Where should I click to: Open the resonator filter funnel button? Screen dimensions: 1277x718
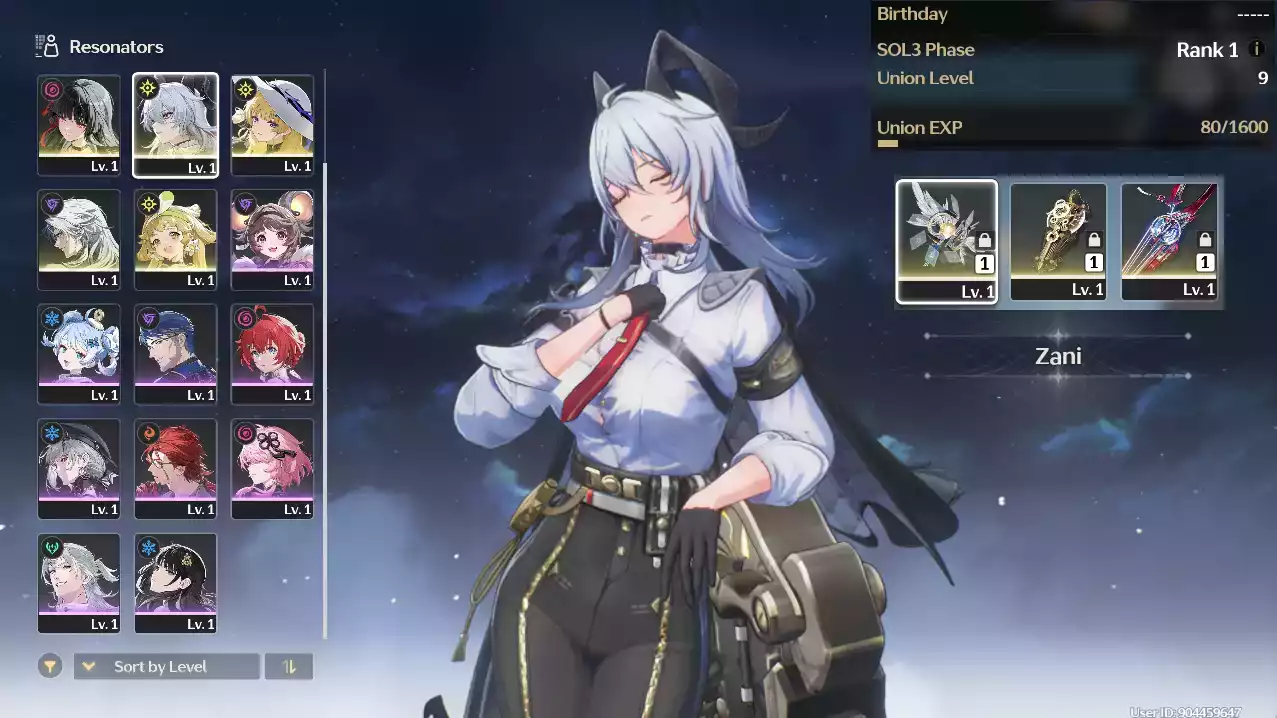click(50, 666)
